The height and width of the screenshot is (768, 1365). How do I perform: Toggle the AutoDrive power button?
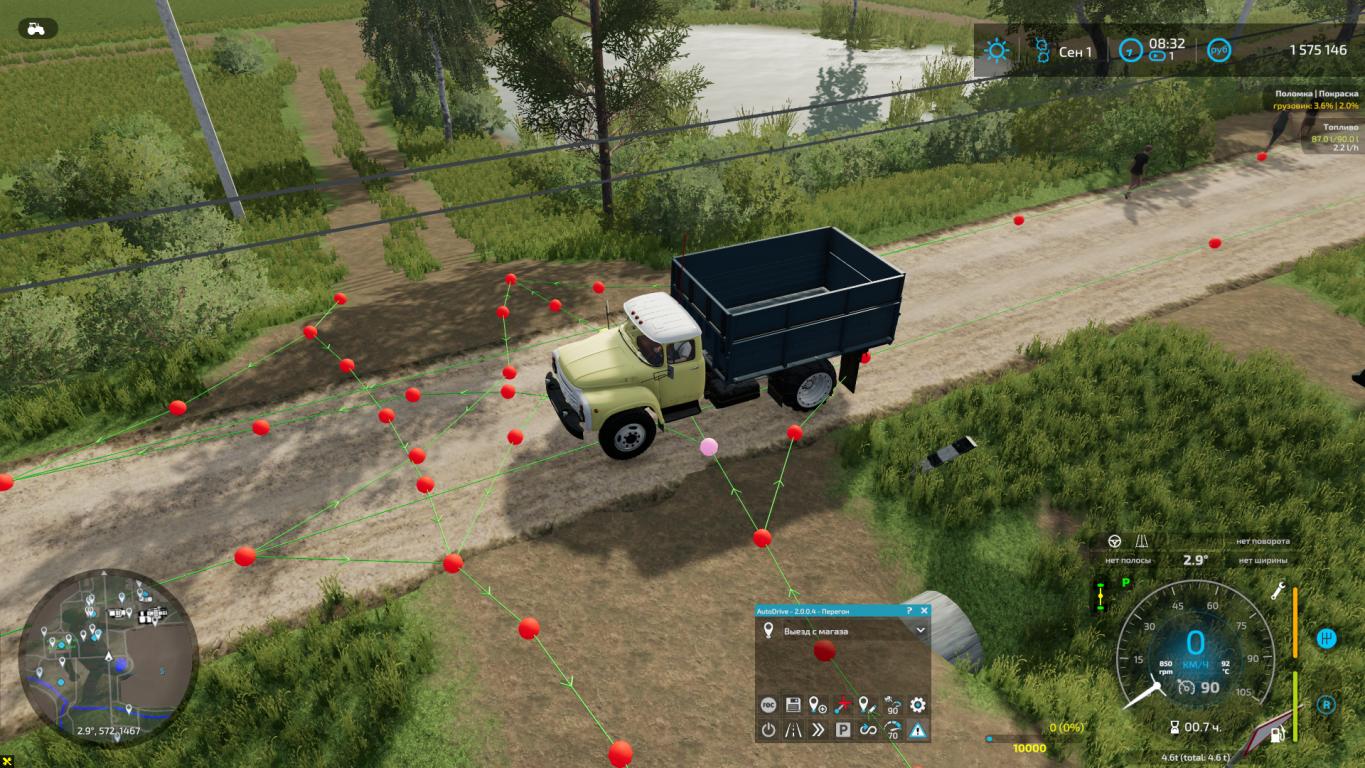tap(768, 730)
